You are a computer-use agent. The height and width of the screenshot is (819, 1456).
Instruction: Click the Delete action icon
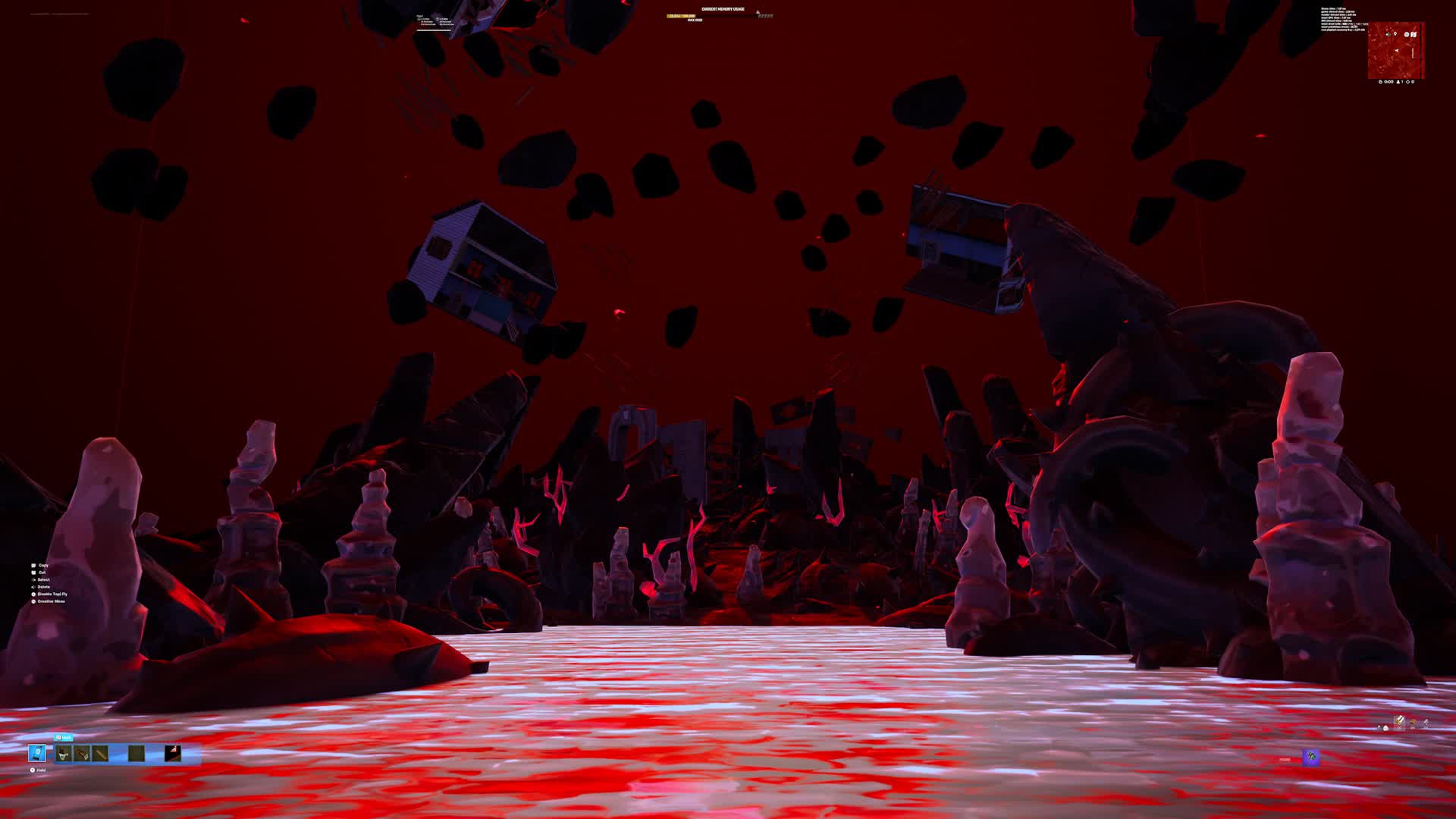point(33,587)
